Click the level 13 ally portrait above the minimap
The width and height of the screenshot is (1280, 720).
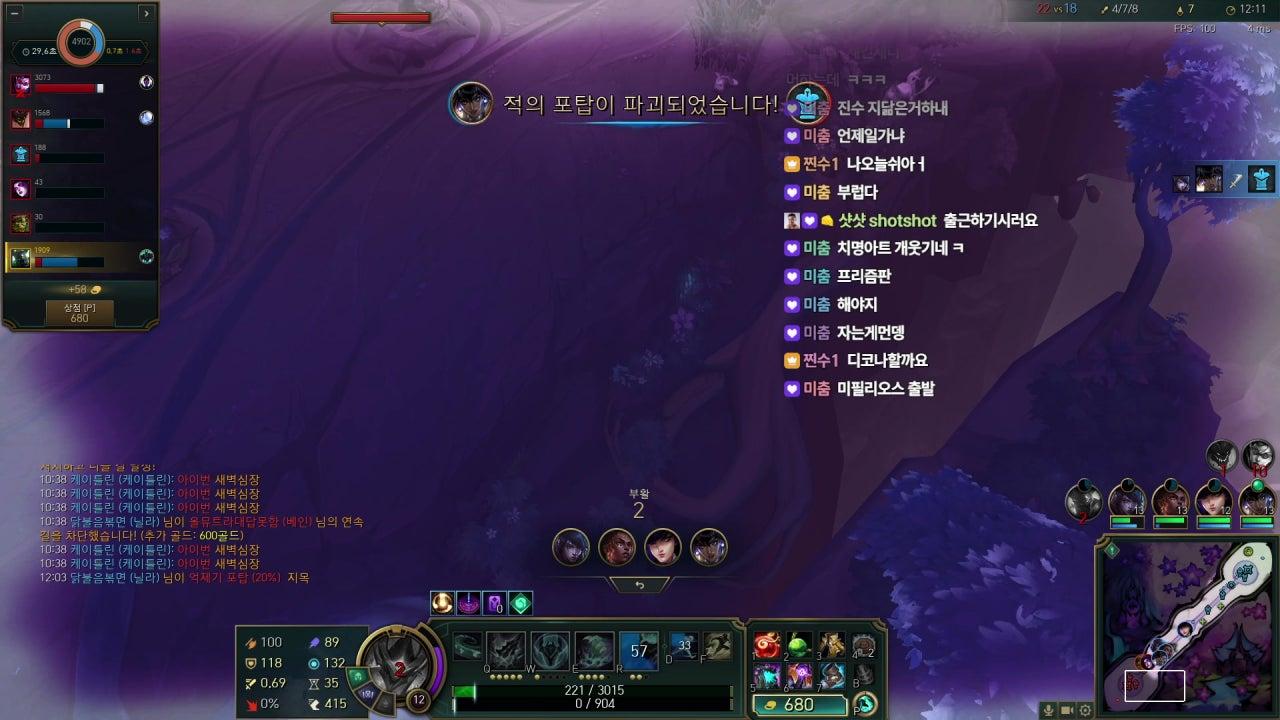[x=1130, y=498]
